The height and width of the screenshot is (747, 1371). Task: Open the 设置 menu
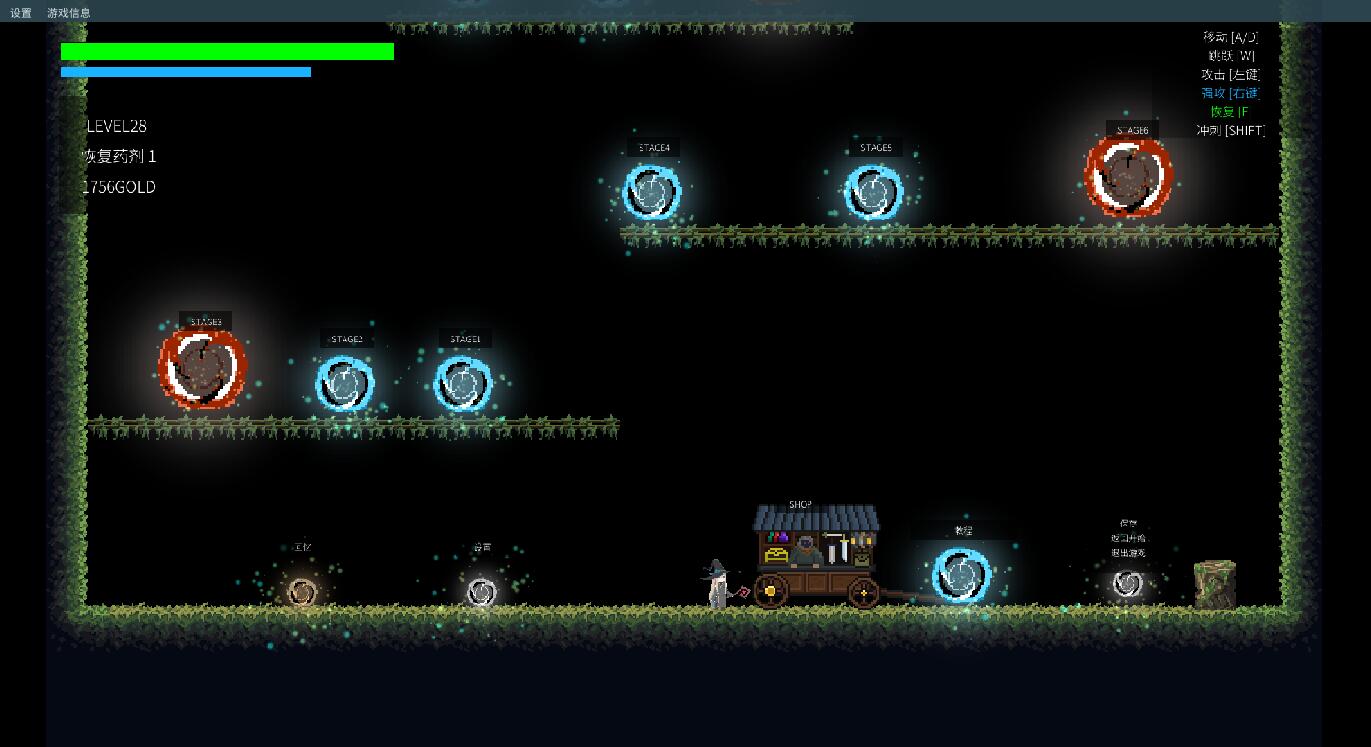[x=21, y=13]
